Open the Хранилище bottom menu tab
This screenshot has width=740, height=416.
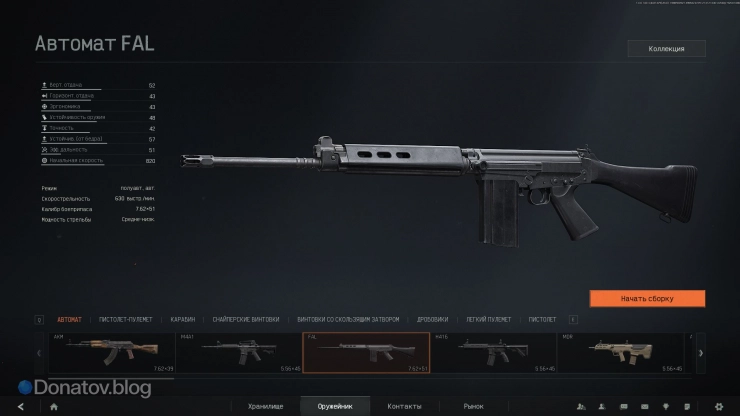point(265,406)
